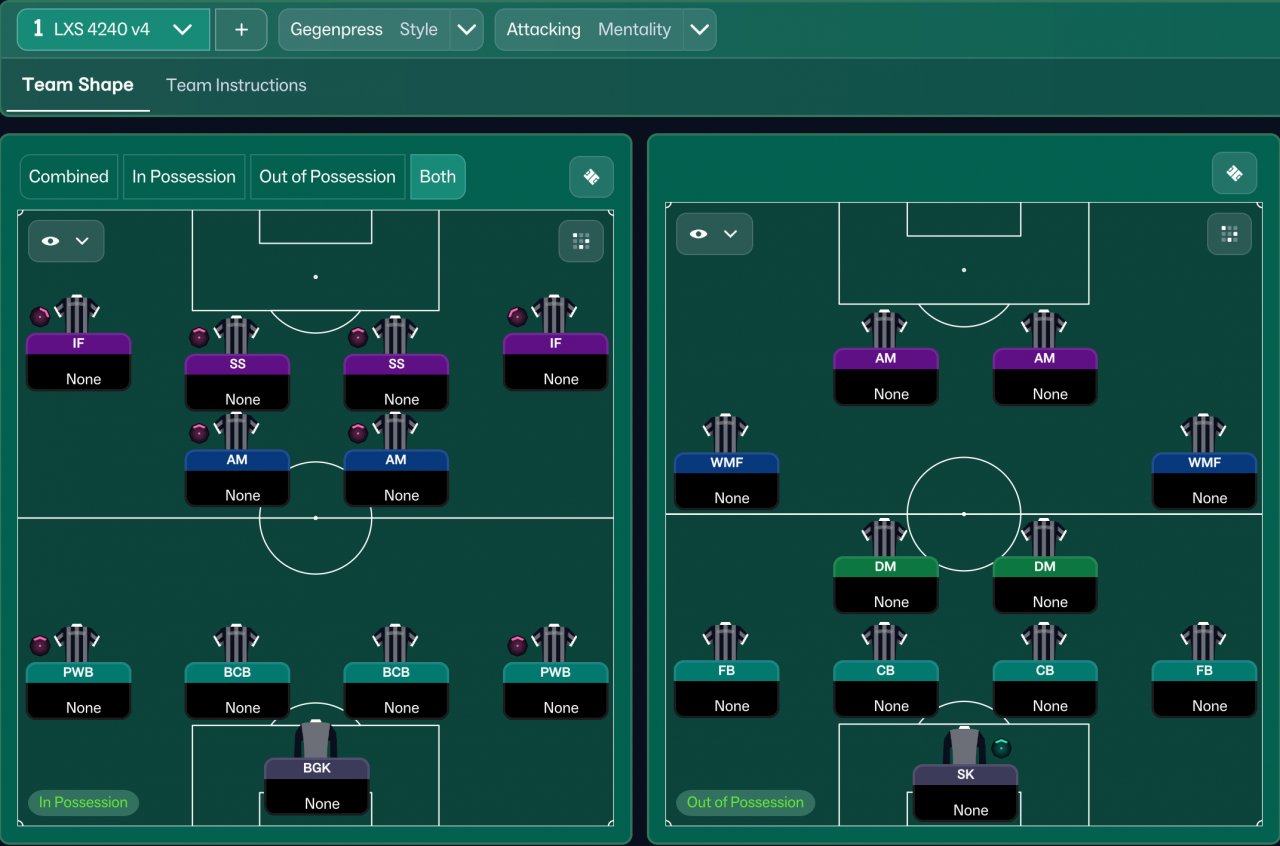Screen dimensions: 1280x846
Task: Show the Combined formation view
Action: (x=69, y=176)
